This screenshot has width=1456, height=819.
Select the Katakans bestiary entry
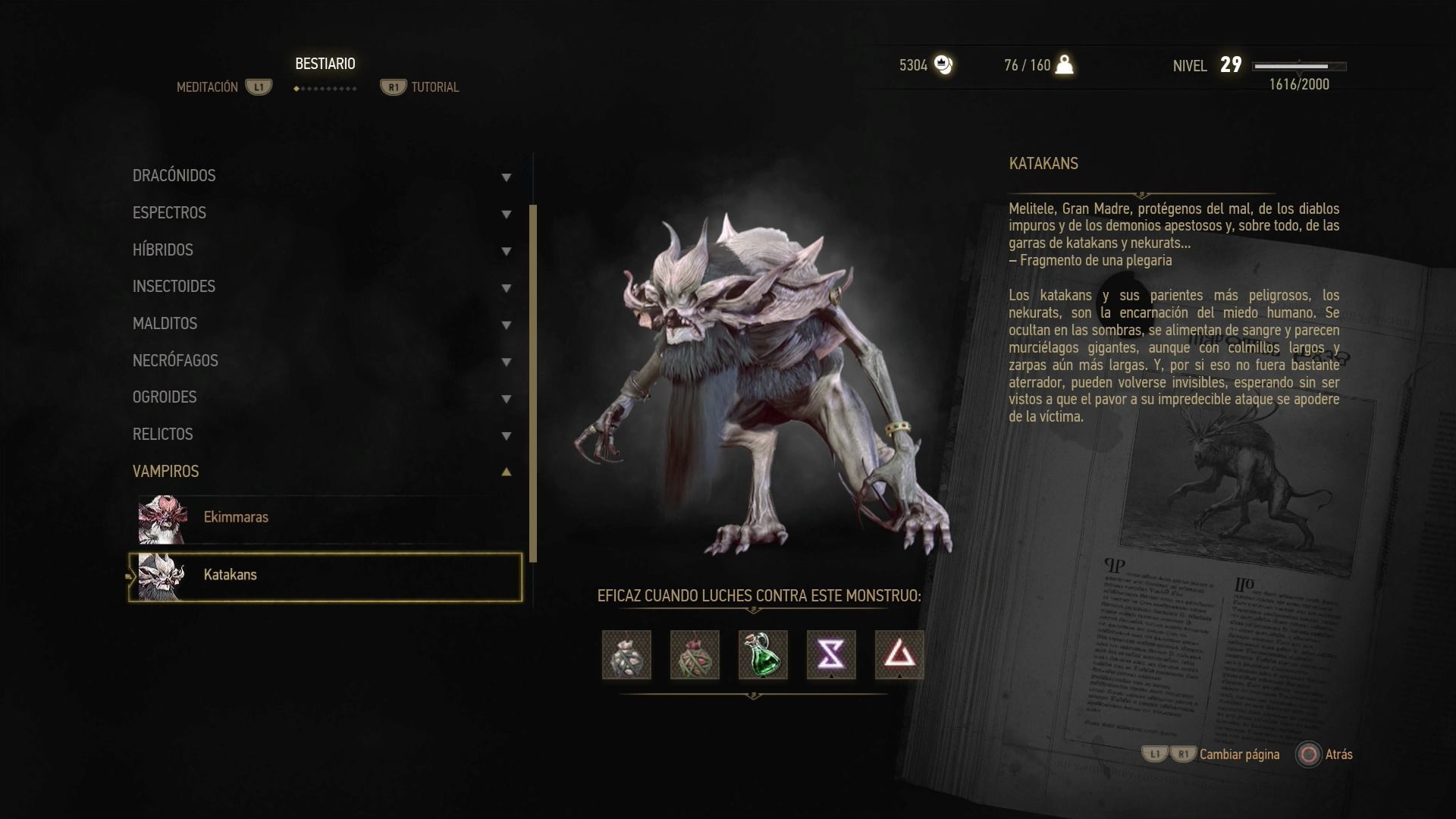[x=326, y=577]
